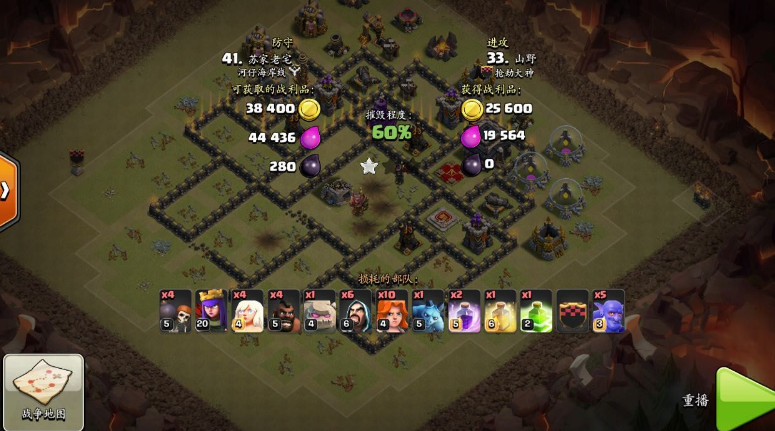Click the blue Ice Golem troop icon
Image resolution: width=775 pixels, height=431 pixels.
click(x=428, y=312)
